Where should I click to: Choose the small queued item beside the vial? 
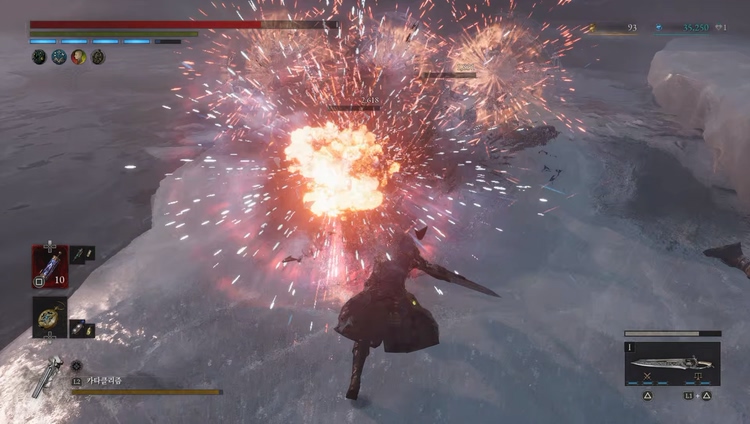pyautogui.click(x=82, y=255)
